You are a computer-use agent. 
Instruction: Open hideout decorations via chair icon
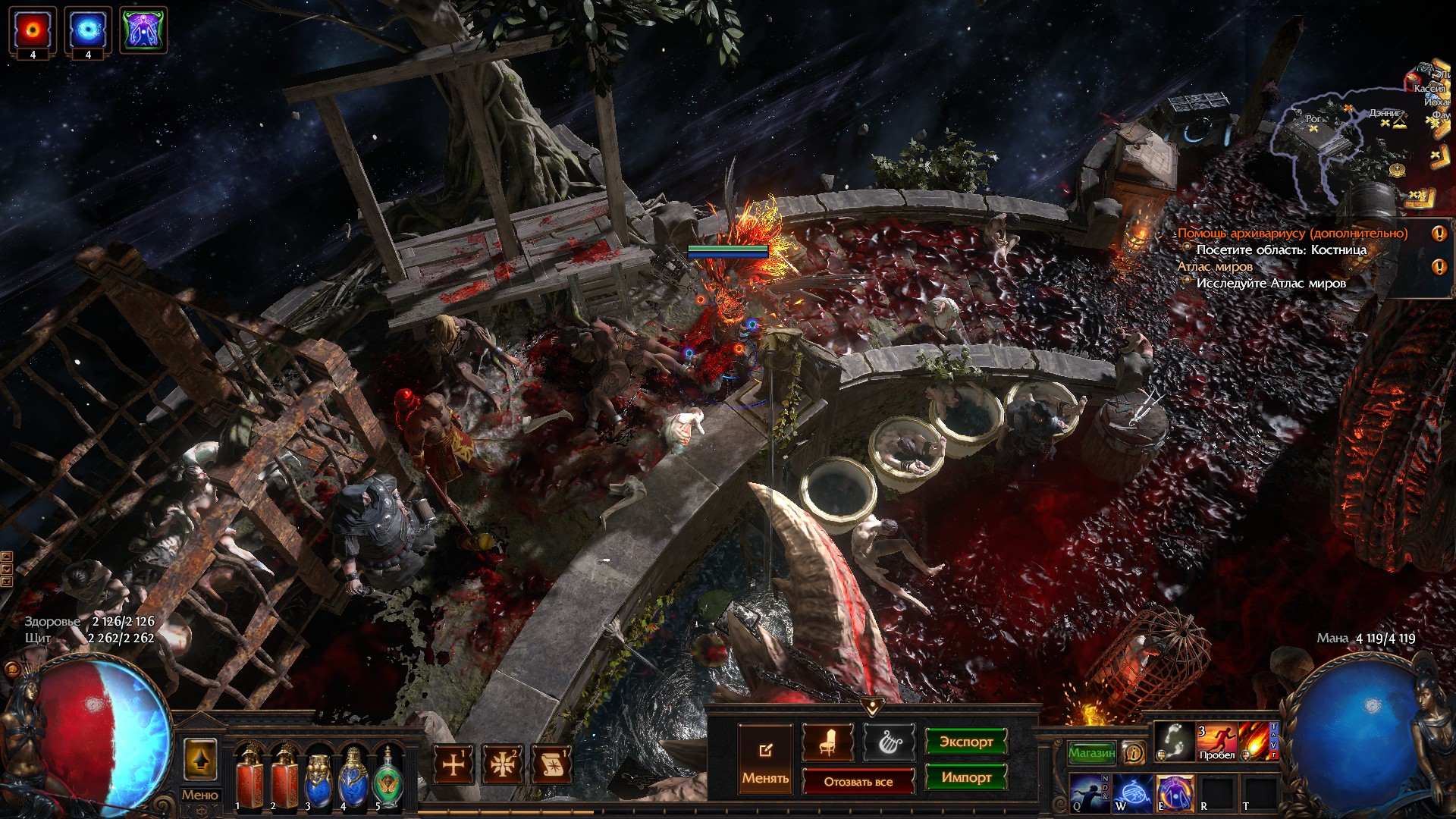(x=827, y=742)
